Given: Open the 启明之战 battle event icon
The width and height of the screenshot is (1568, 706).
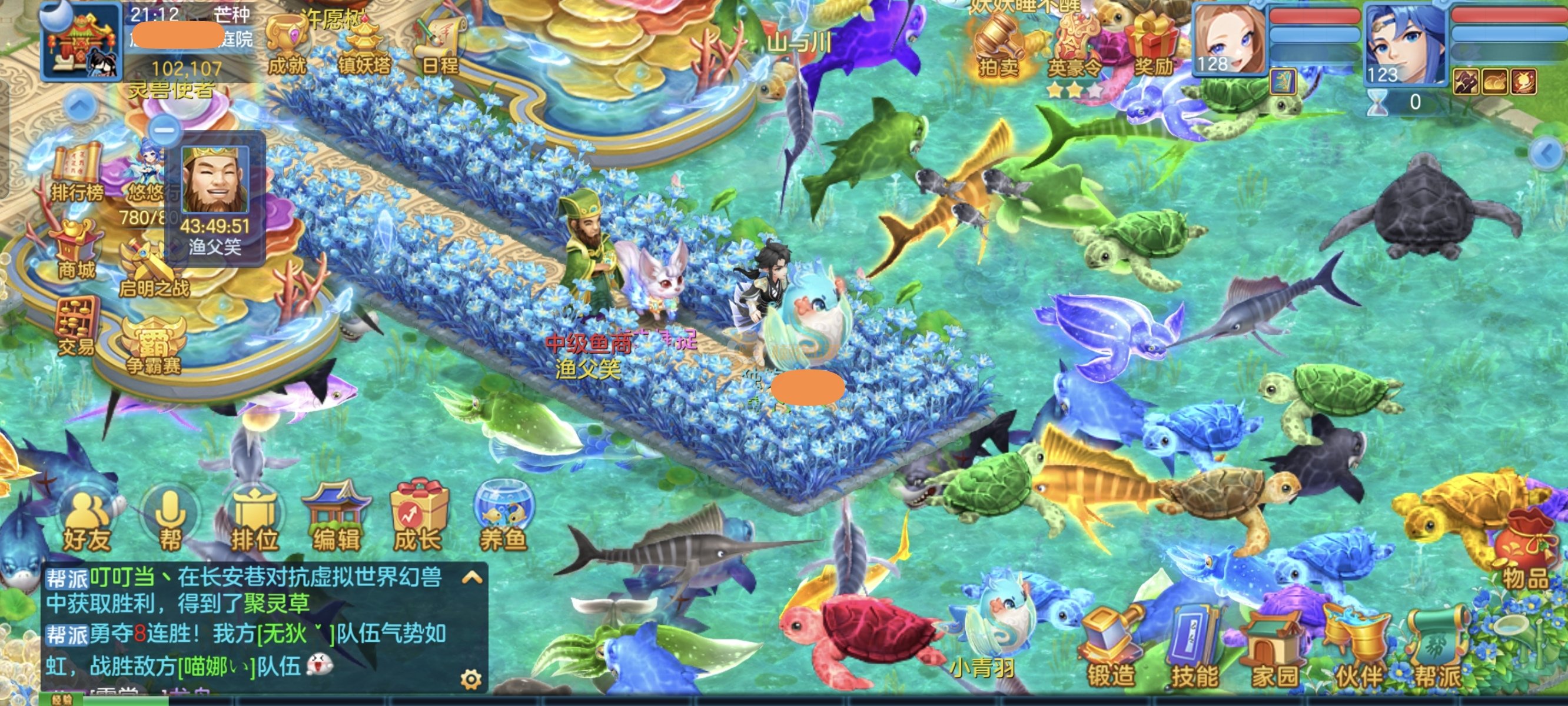Looking at the screenshot, I should (x=152, y=268).
